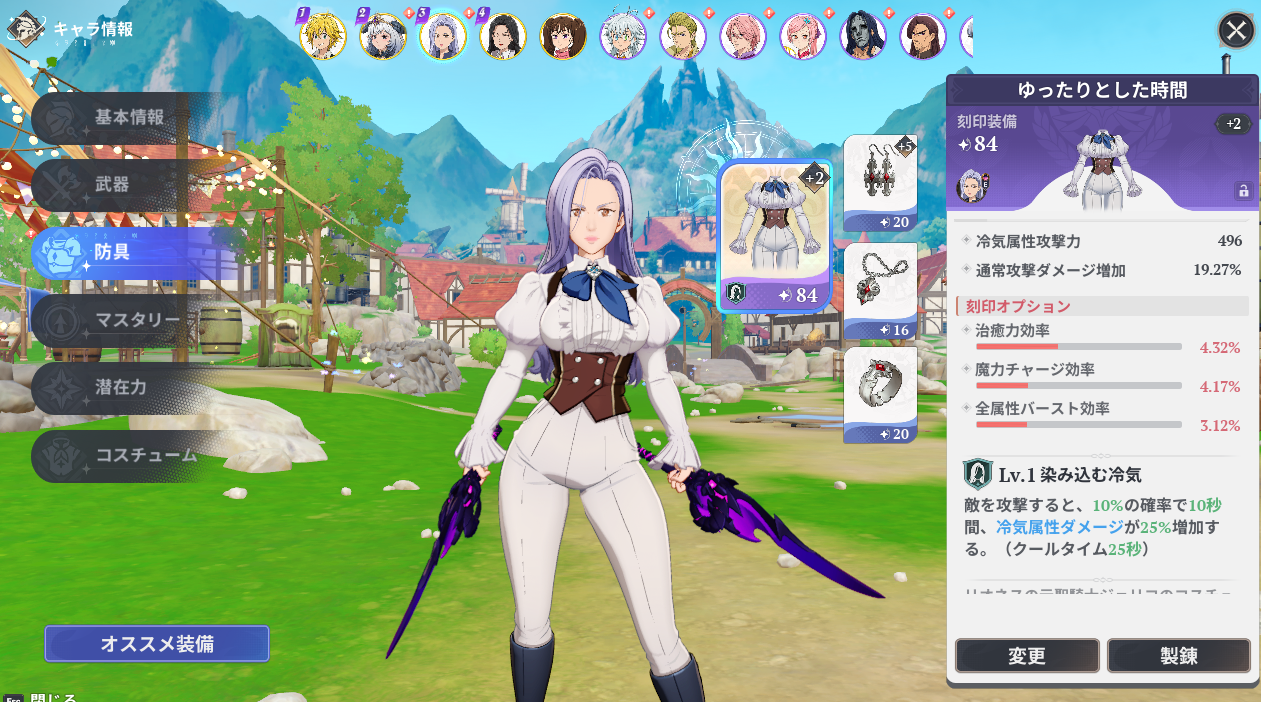Screen dimensions: 1261x702
Task: Select the 防具 menu entry
Action: pos(112,252)
